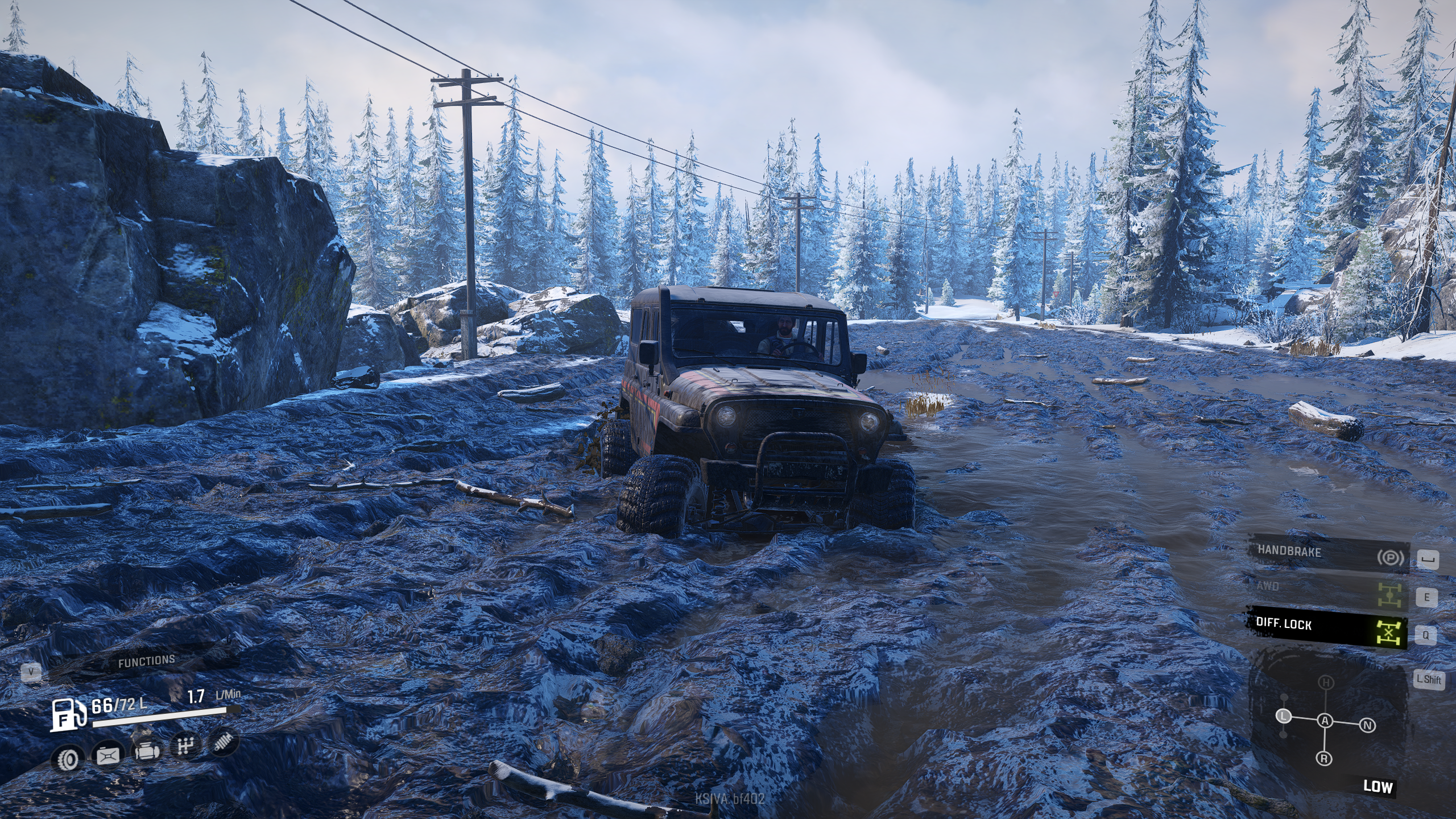
Task: Shift gearbox to High gear (H)
Action: [x=1326, y=682]
